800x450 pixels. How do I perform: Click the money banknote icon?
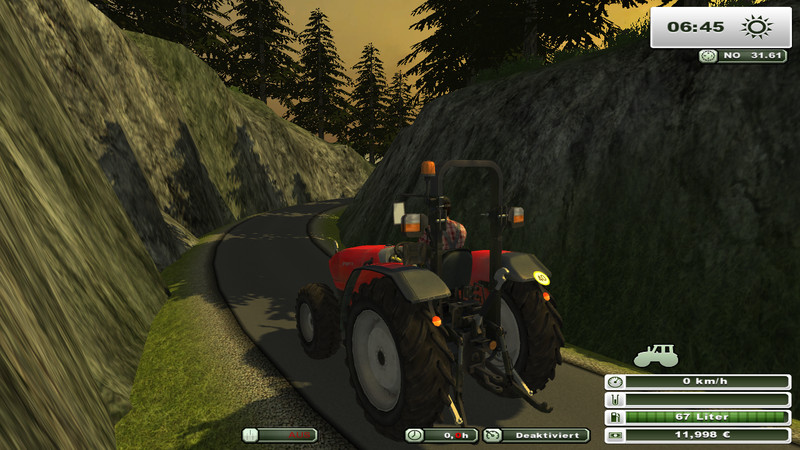[614, 435]
